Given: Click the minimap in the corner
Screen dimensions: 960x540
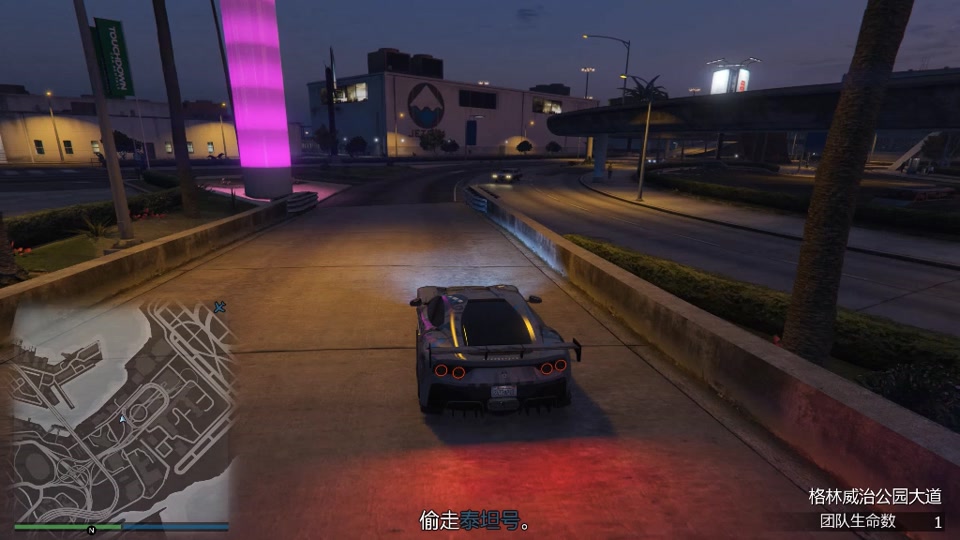Looking at the screenshot, I should (x=121, y=410).
